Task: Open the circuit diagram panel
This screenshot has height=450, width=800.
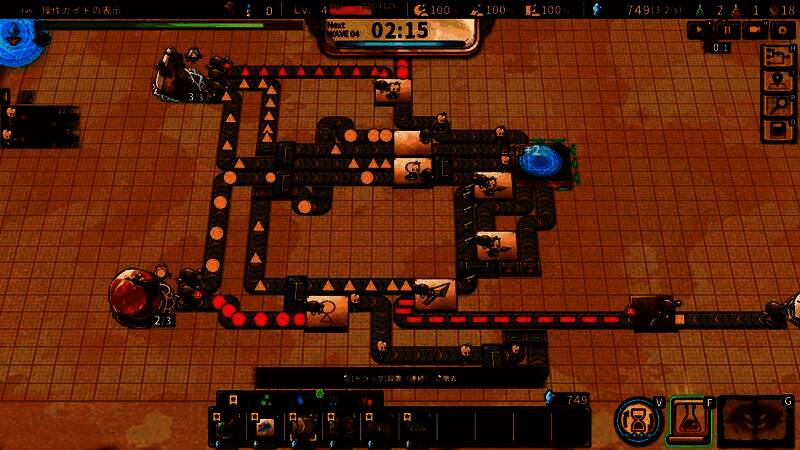Action: 777,56
